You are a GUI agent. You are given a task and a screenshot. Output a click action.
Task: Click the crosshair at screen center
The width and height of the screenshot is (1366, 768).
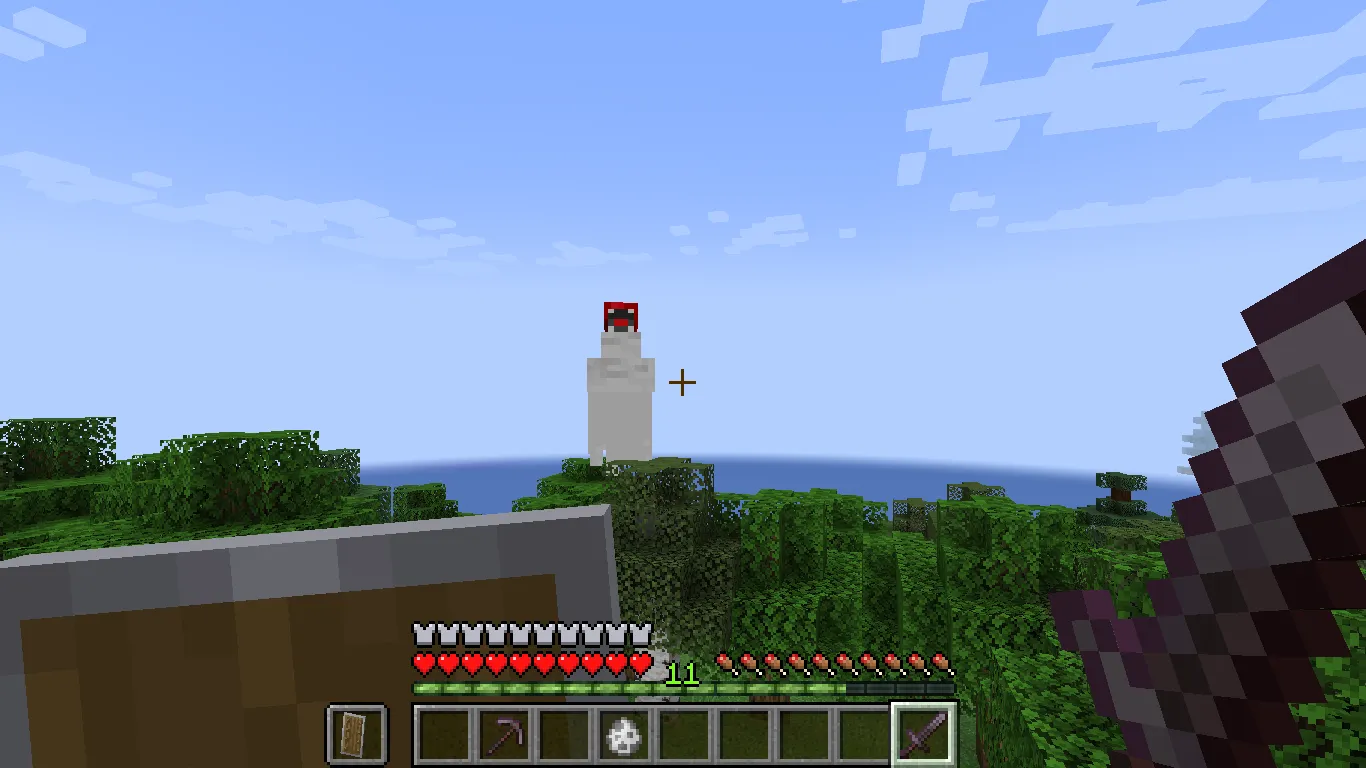point(683,382)
